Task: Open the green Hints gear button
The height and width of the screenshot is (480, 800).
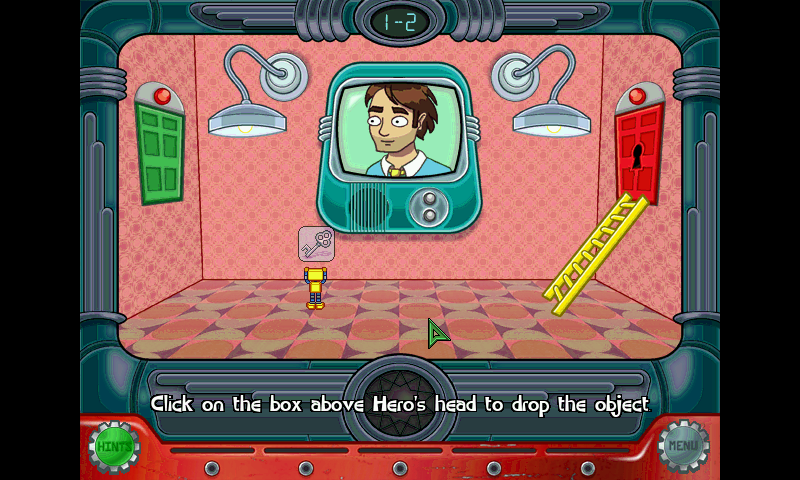Action: 114,446
